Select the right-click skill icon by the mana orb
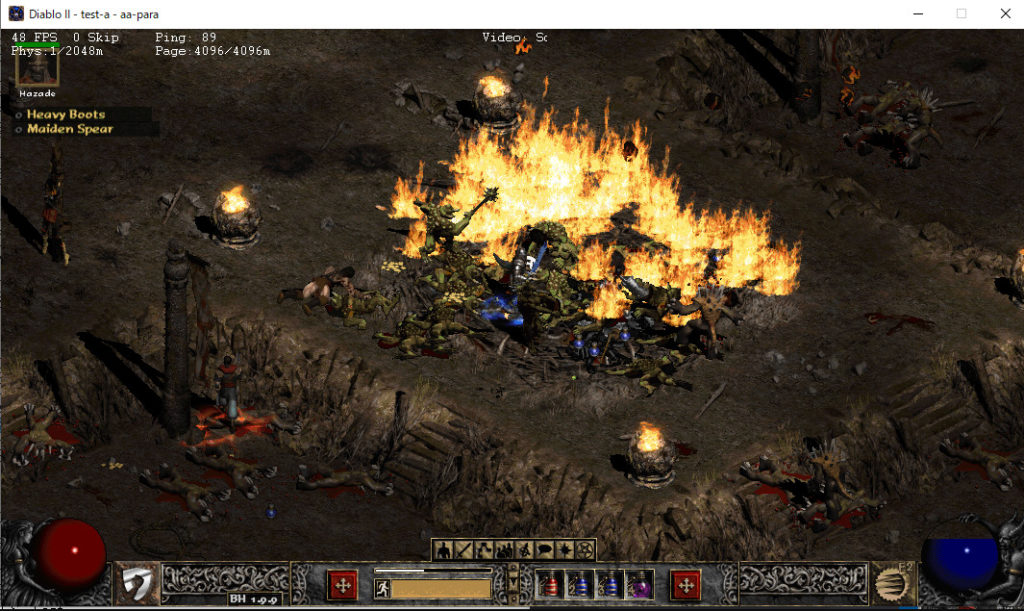1024x611 pixels. [888, 583]
